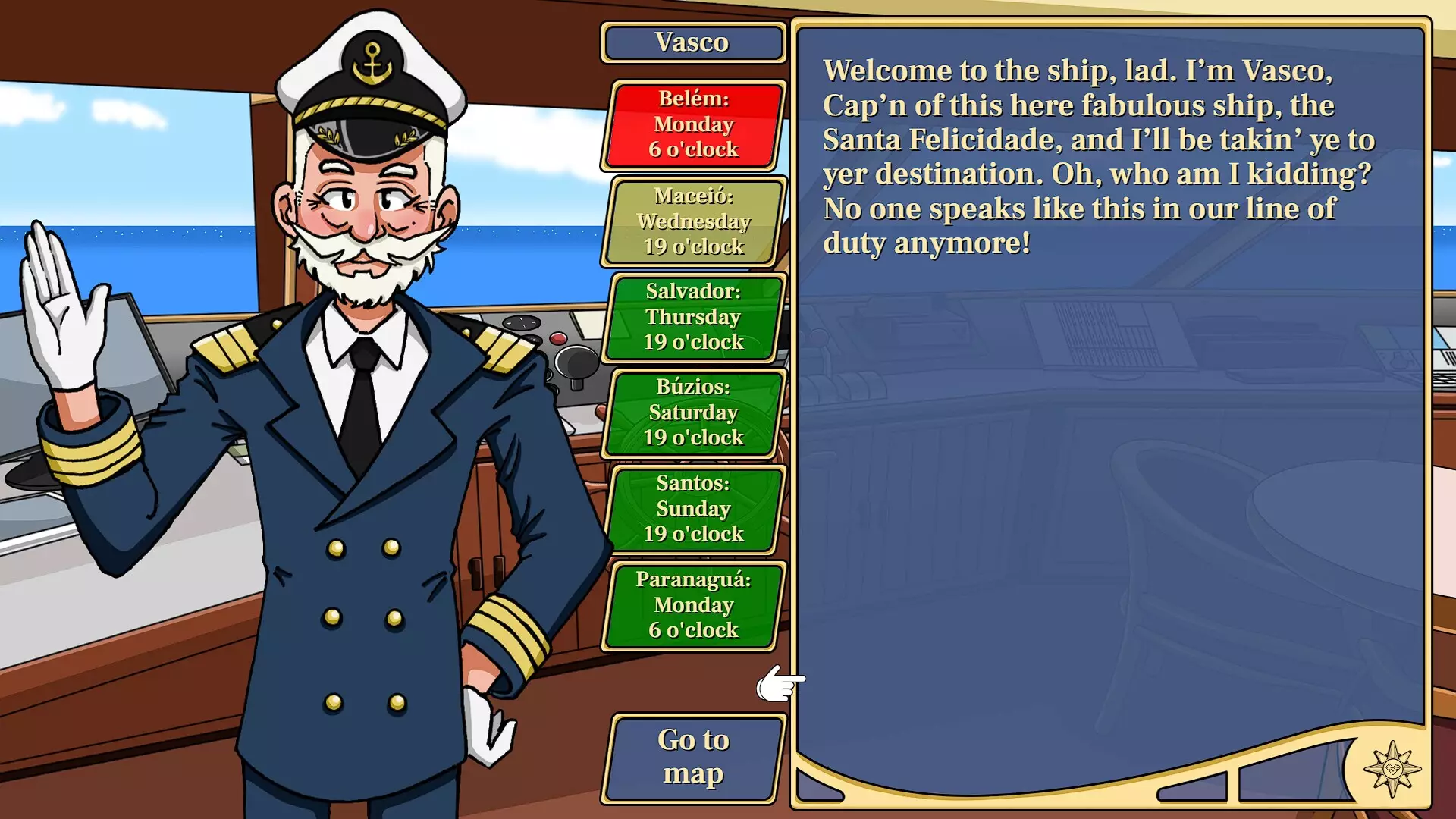Select the Búzios Saturday 19 o'clock stop

tap(693, 413)
